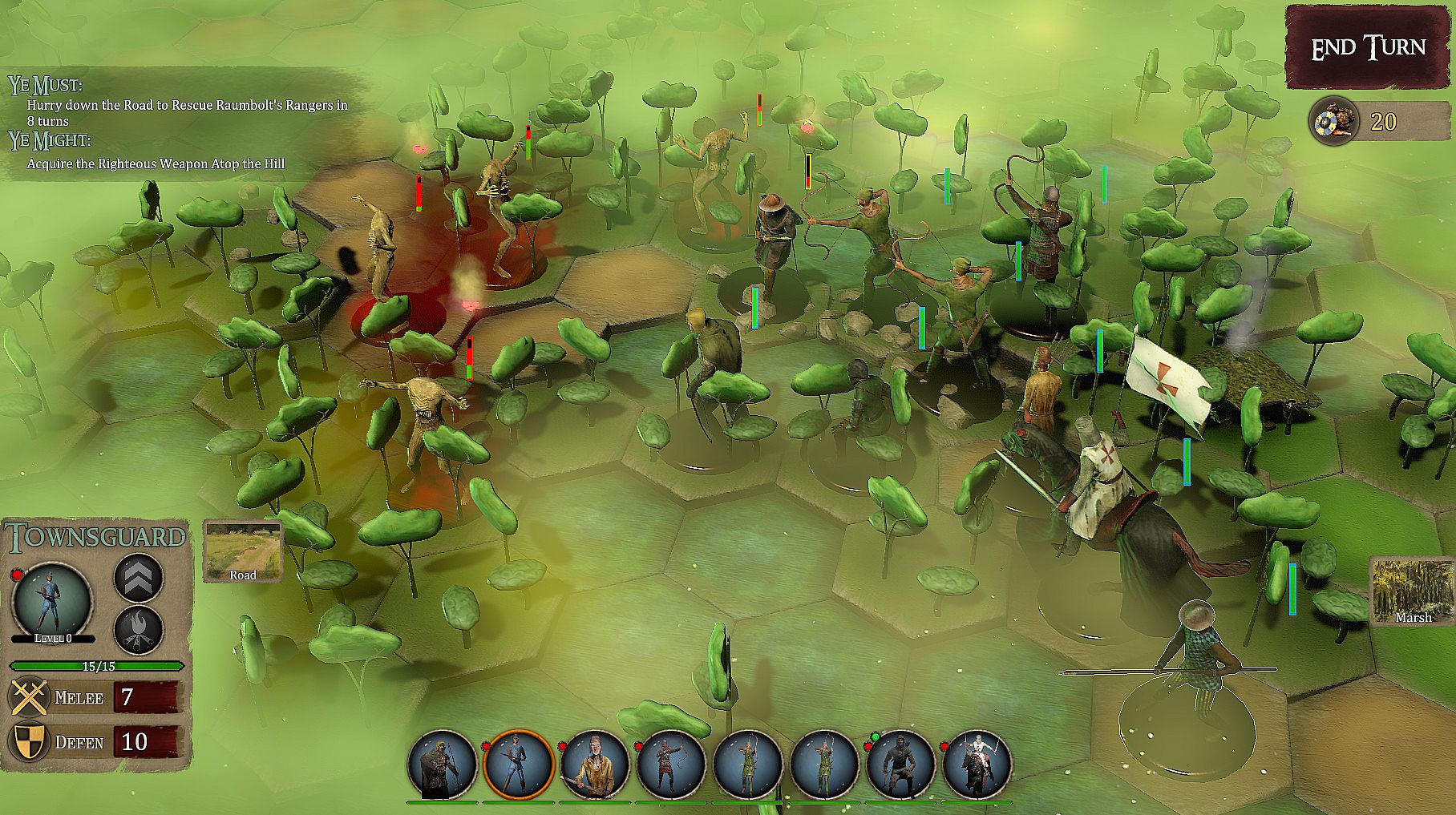Image resolution: width=1456 pixels, height=815 pixels.
Task: Activate the campfire ability icon
Action: [139, 631]
